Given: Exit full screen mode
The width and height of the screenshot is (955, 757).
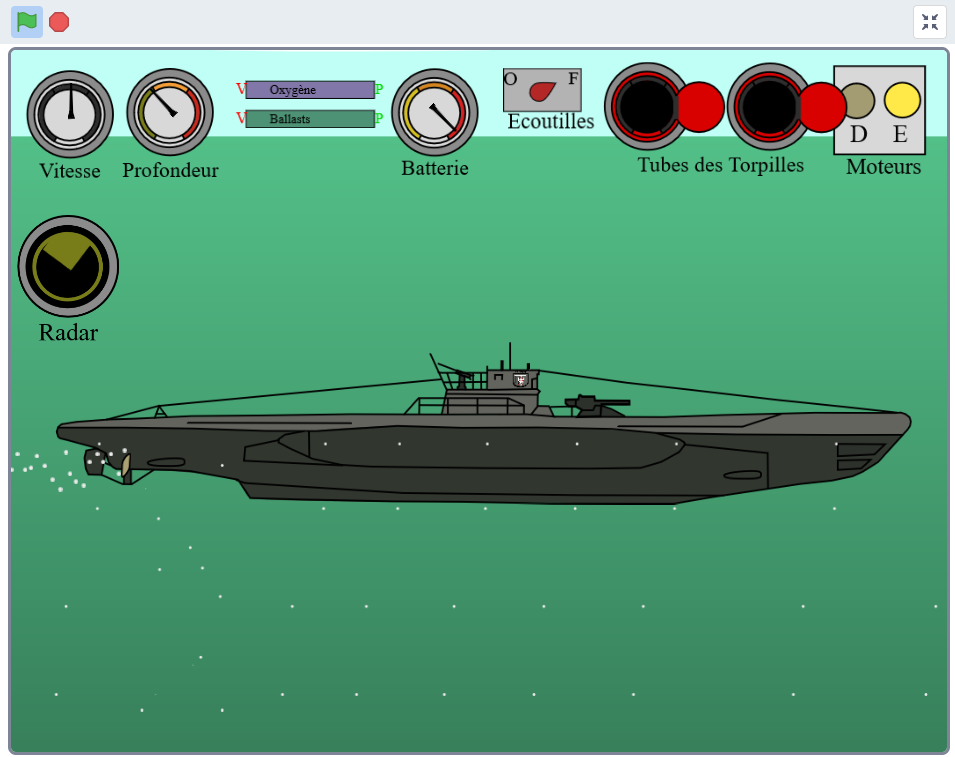Looking at the screenshot, I should click(x=929, y=22).
